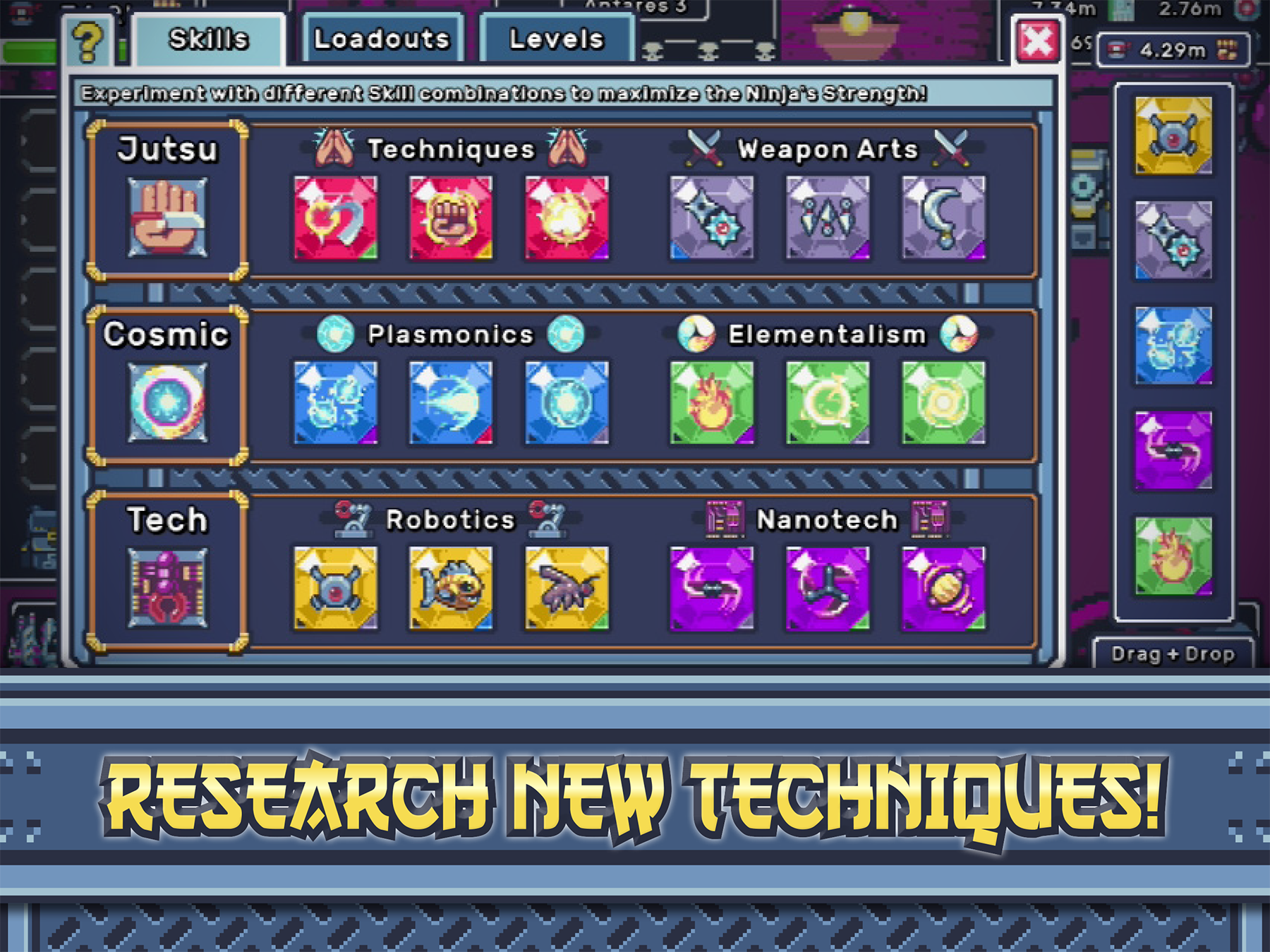Switch to the Loadouts tab
The image size is (1270, 952).
click(x=381, y=39)
